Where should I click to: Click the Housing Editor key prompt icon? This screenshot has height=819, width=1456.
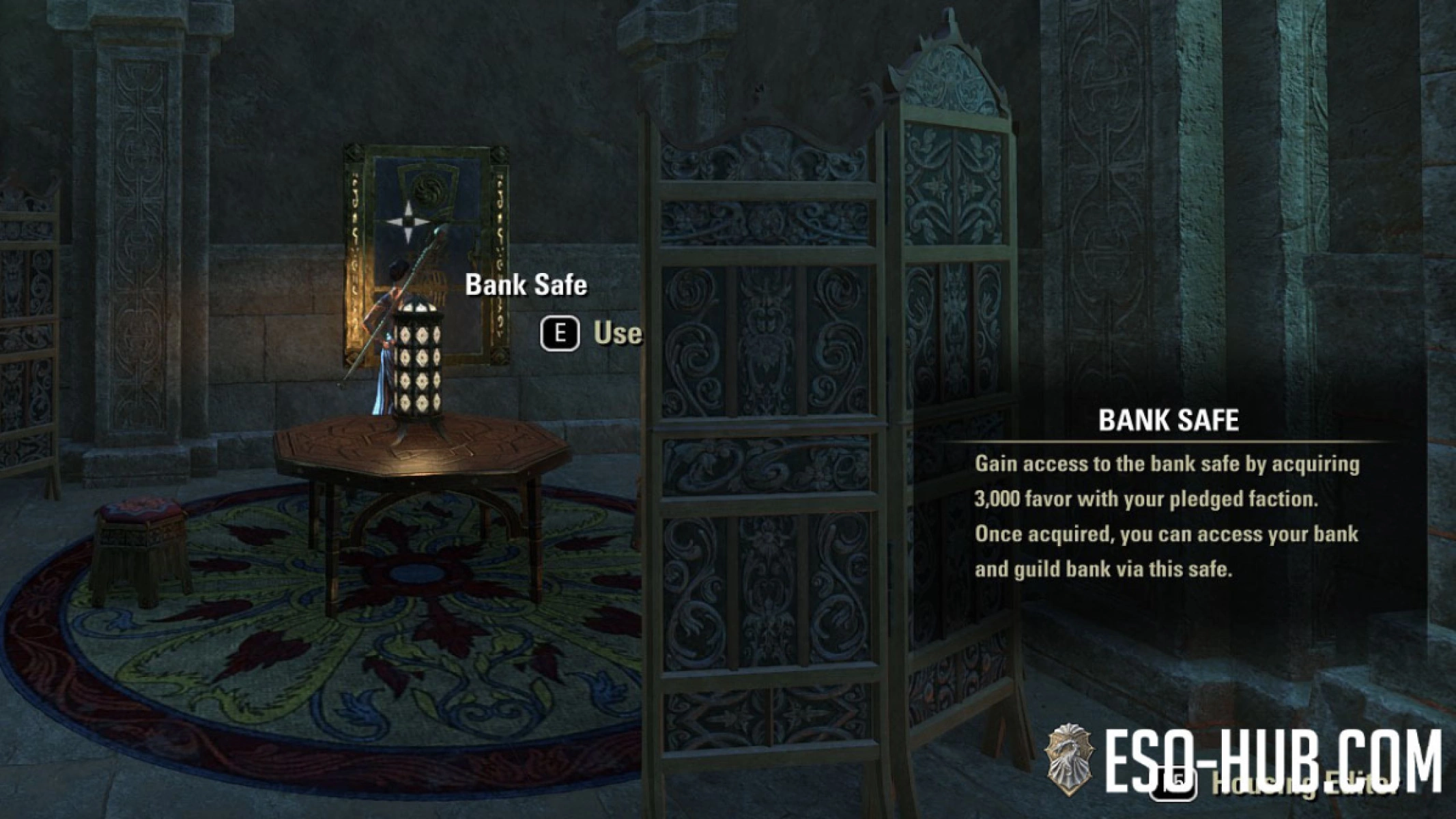pyautogui.click(x=1175, y=781)
